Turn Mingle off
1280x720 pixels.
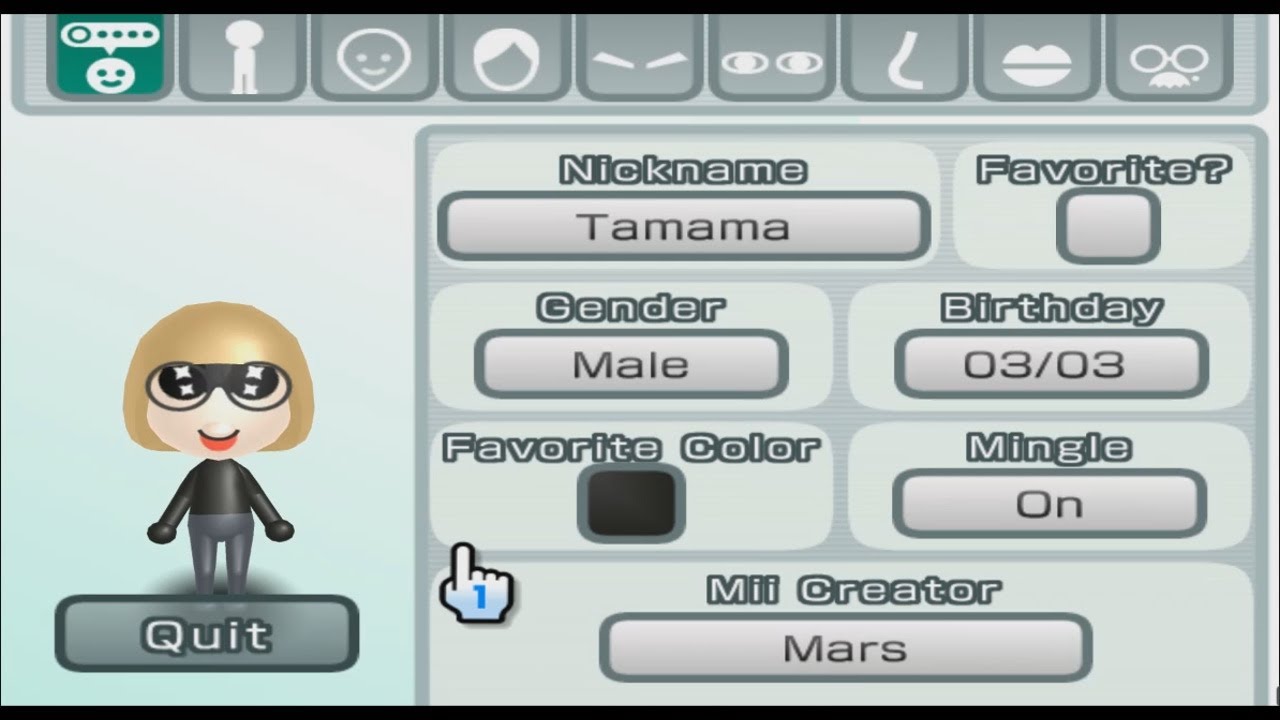pos(1048,503)
